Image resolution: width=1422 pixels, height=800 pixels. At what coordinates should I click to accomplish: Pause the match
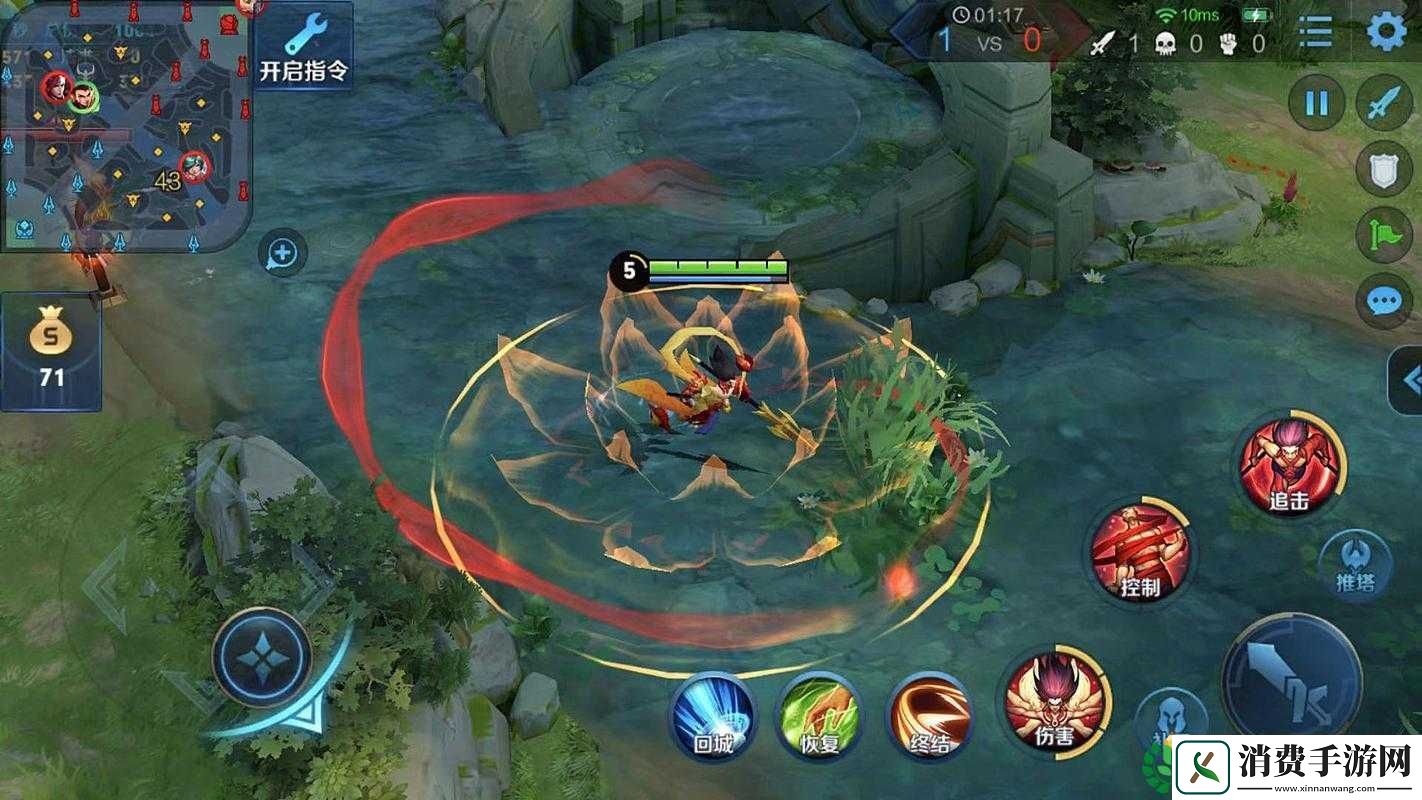(x=1316, y=103)
